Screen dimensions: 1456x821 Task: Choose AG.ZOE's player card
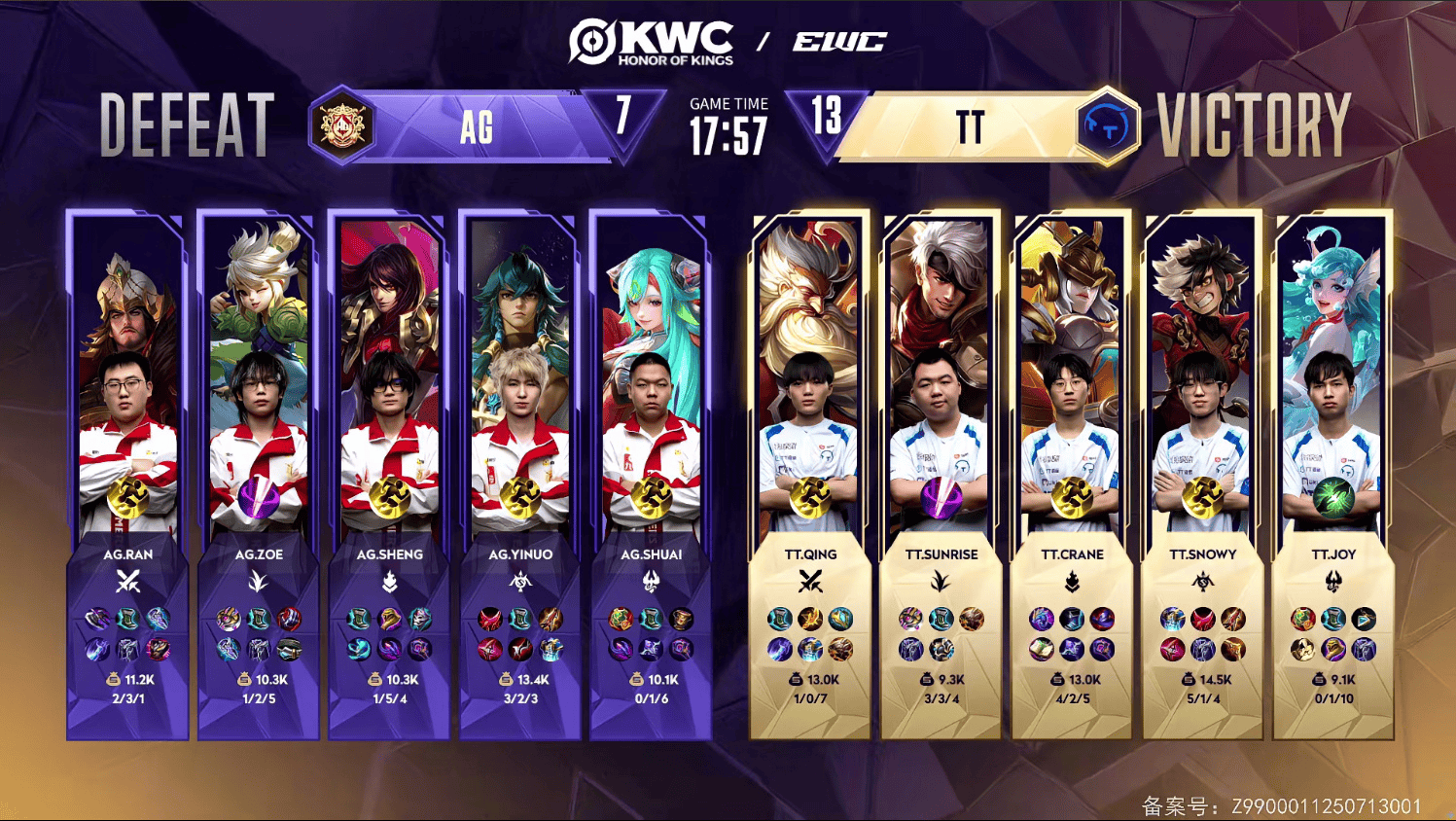(259, 475)
